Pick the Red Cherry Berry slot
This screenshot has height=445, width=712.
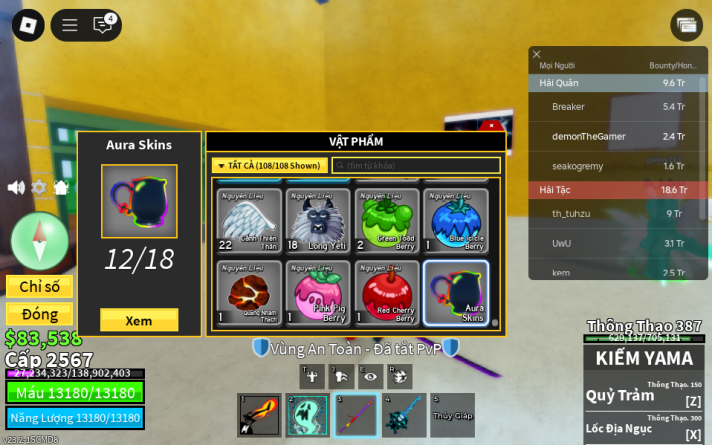[x=387, y=292]
